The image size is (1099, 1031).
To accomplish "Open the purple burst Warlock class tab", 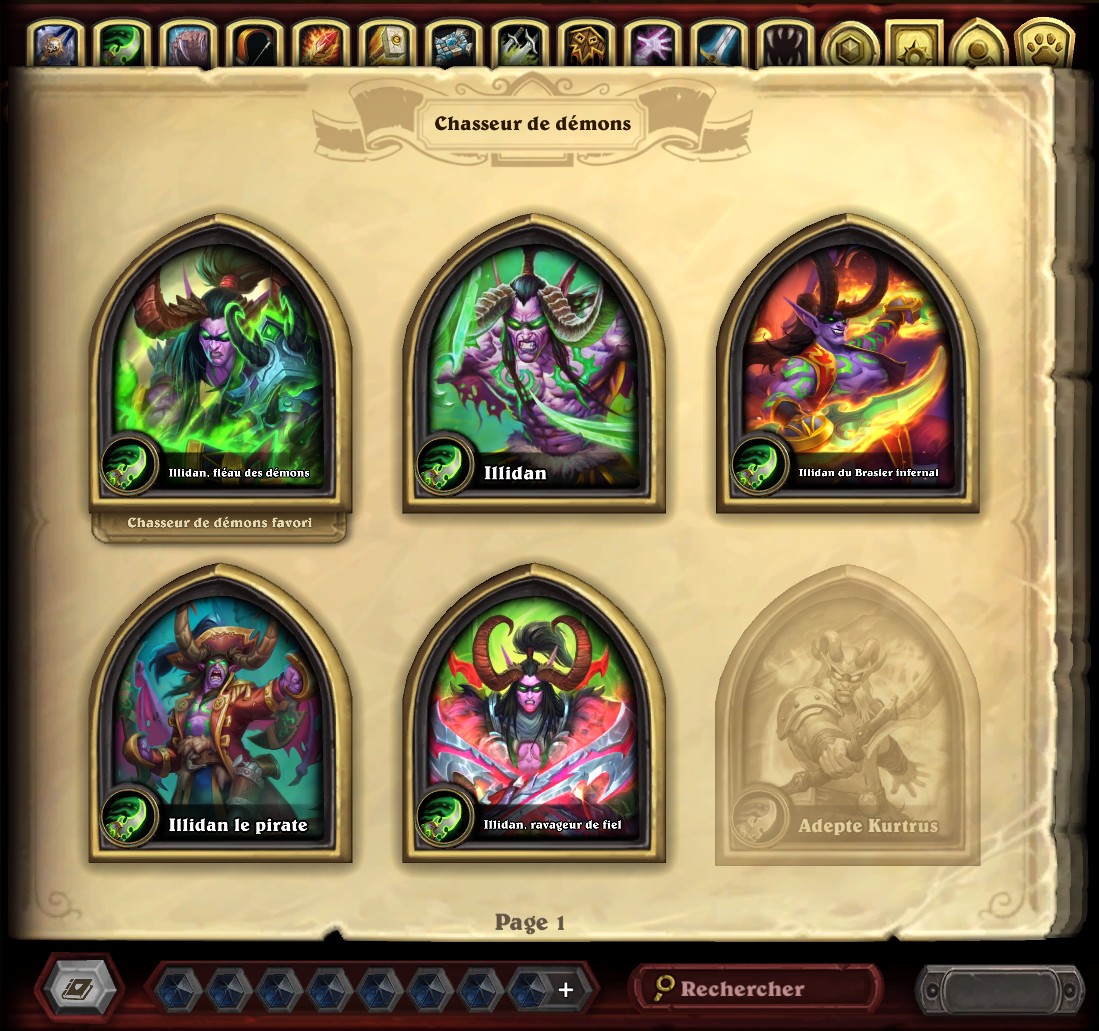I will coord(650,45).
